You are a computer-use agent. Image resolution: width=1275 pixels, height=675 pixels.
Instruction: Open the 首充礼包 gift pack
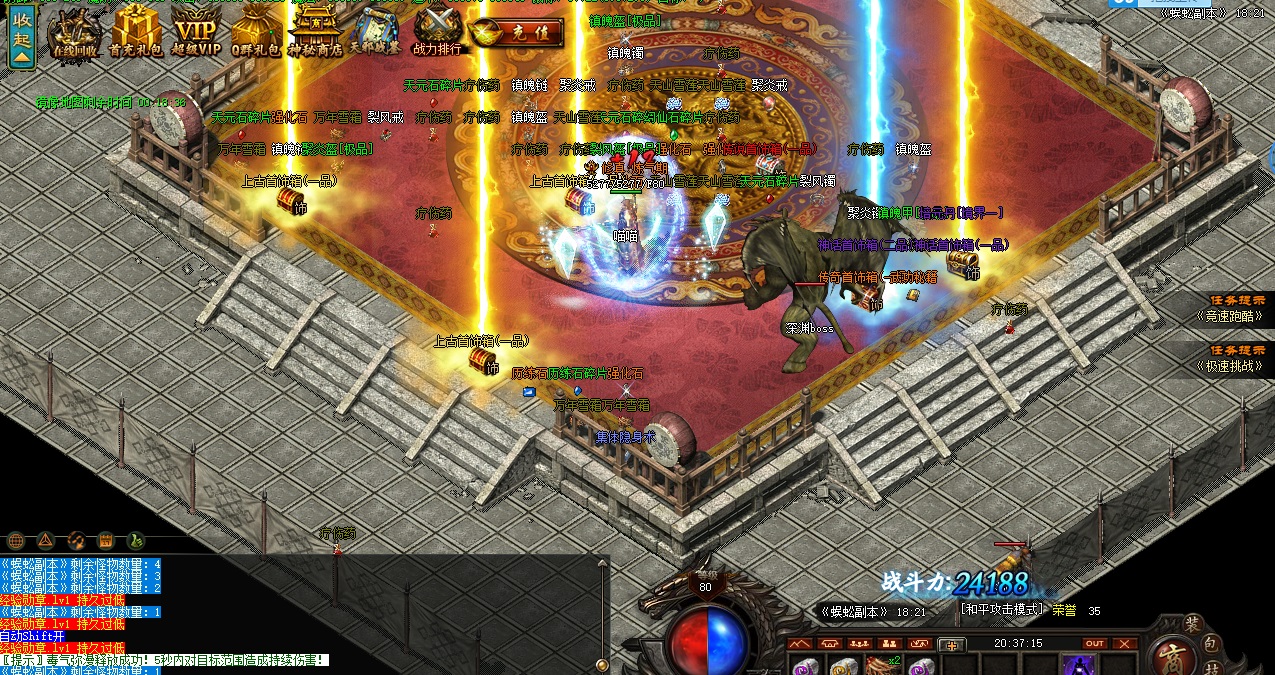(x=136, y=32)
